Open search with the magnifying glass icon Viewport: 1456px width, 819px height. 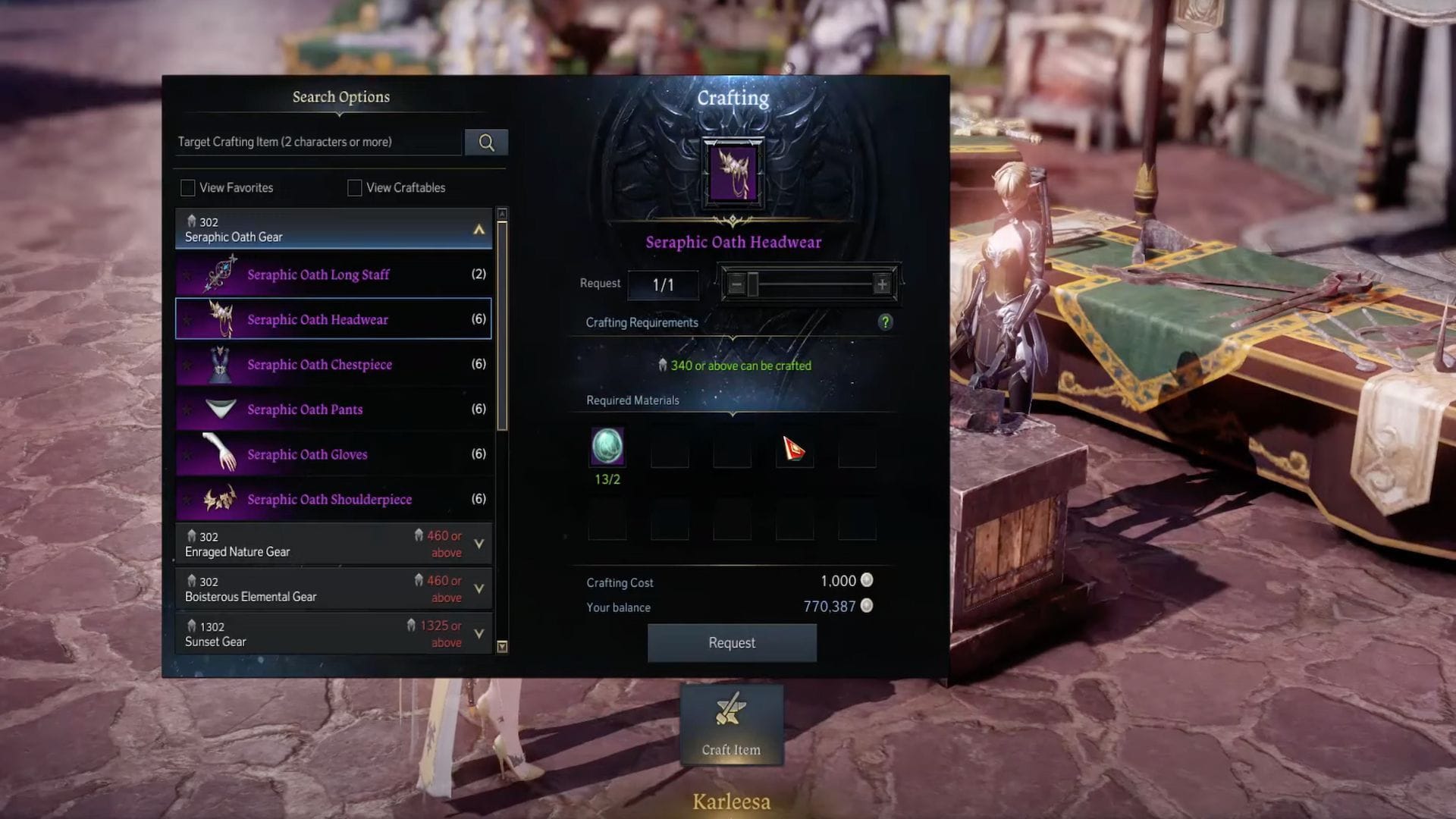486,142
